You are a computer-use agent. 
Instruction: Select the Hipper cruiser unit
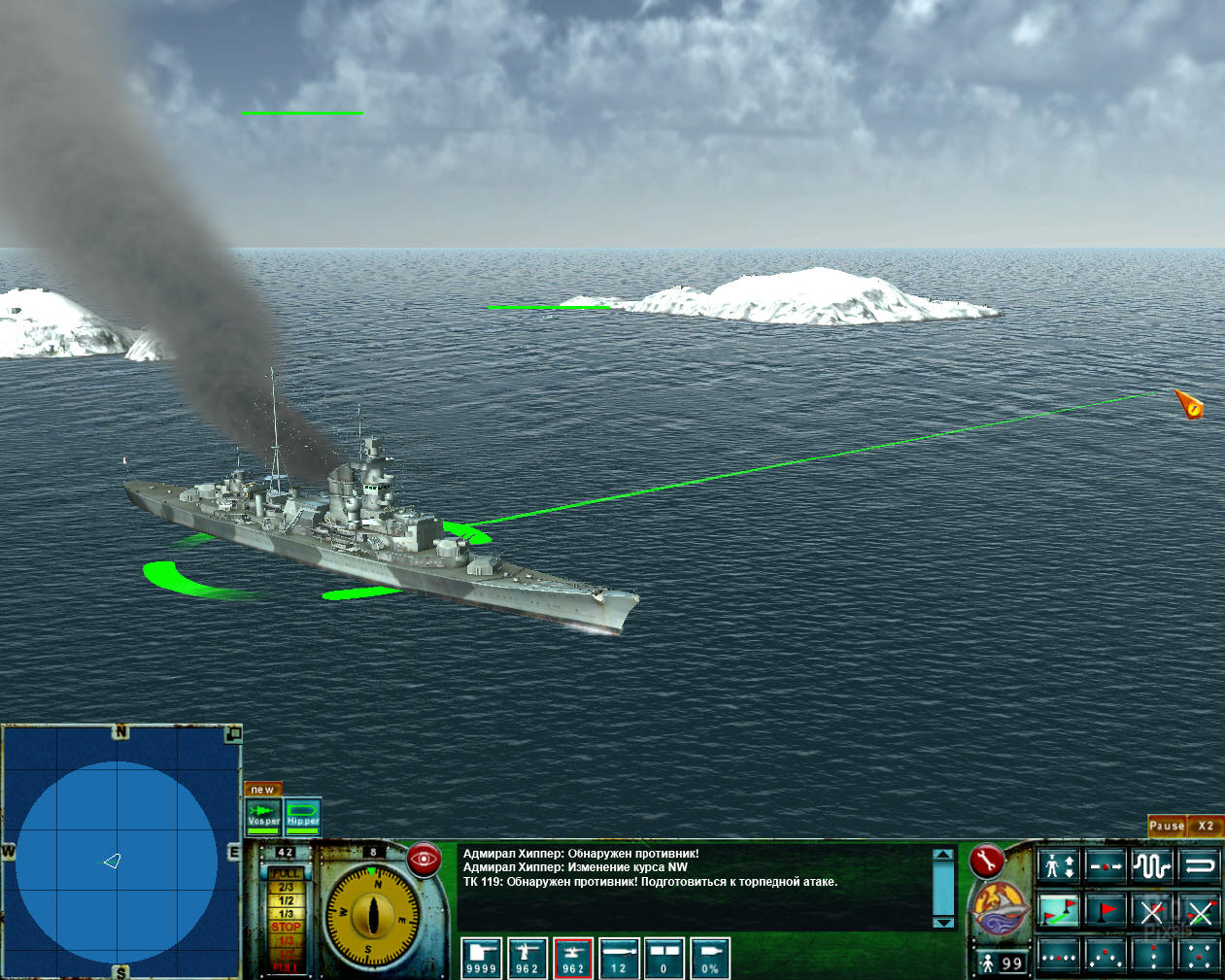click(303, 815)
